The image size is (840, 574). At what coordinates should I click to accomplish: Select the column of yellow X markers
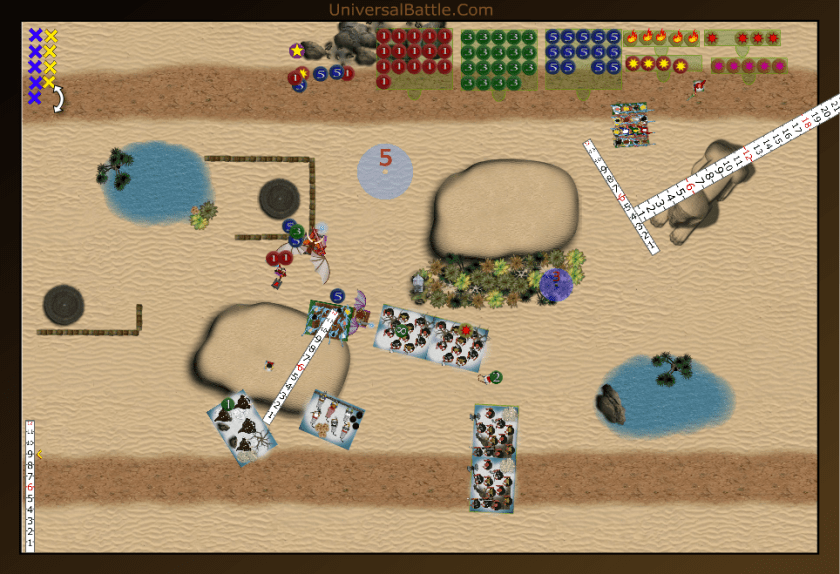pyautogui.click(x=51, y=58)
